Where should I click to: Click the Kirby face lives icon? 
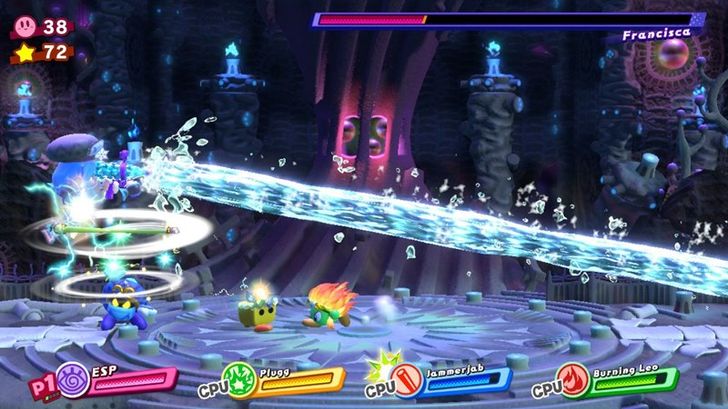23,28
